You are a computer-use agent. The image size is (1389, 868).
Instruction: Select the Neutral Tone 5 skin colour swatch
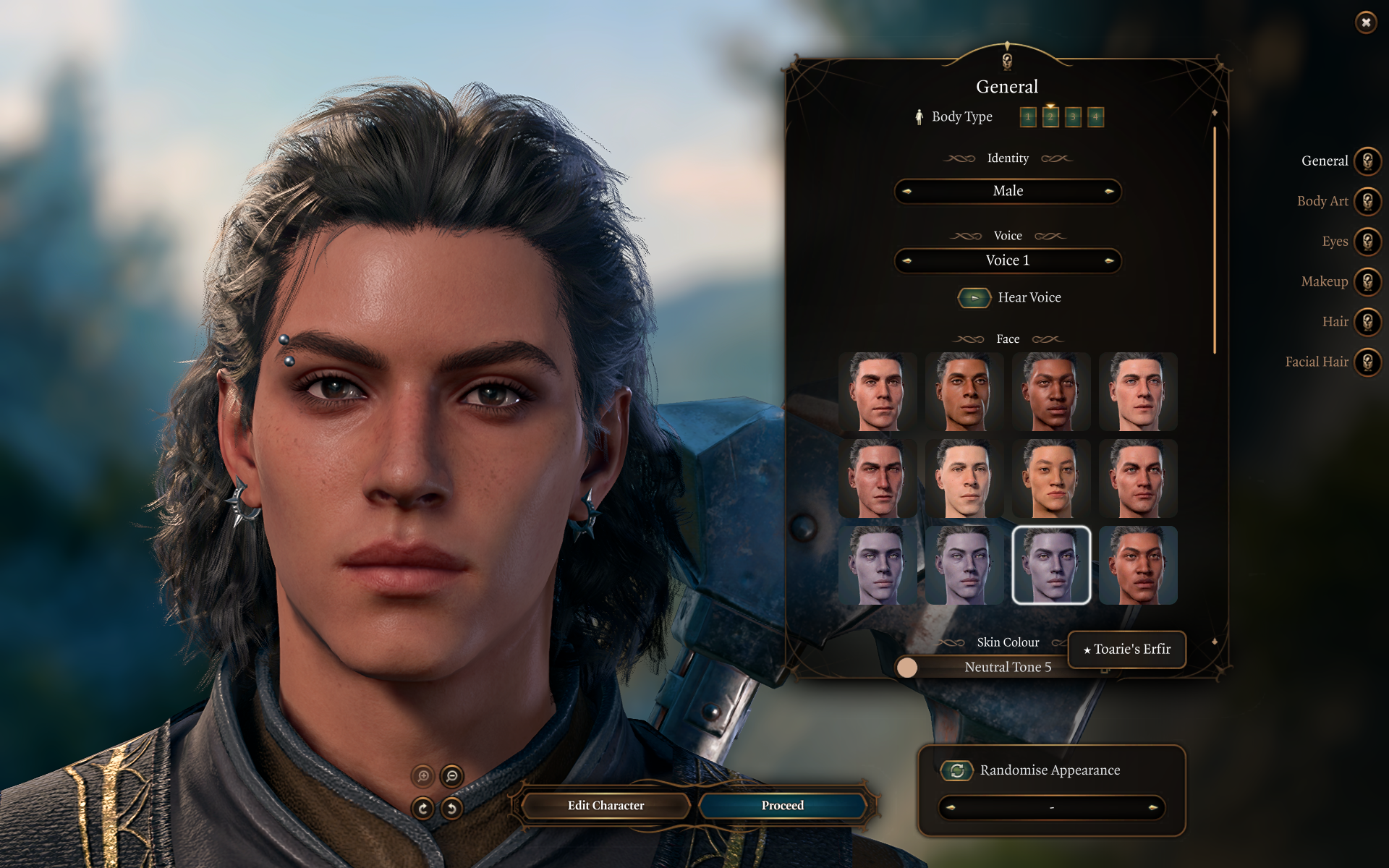(x=906, y=667)
